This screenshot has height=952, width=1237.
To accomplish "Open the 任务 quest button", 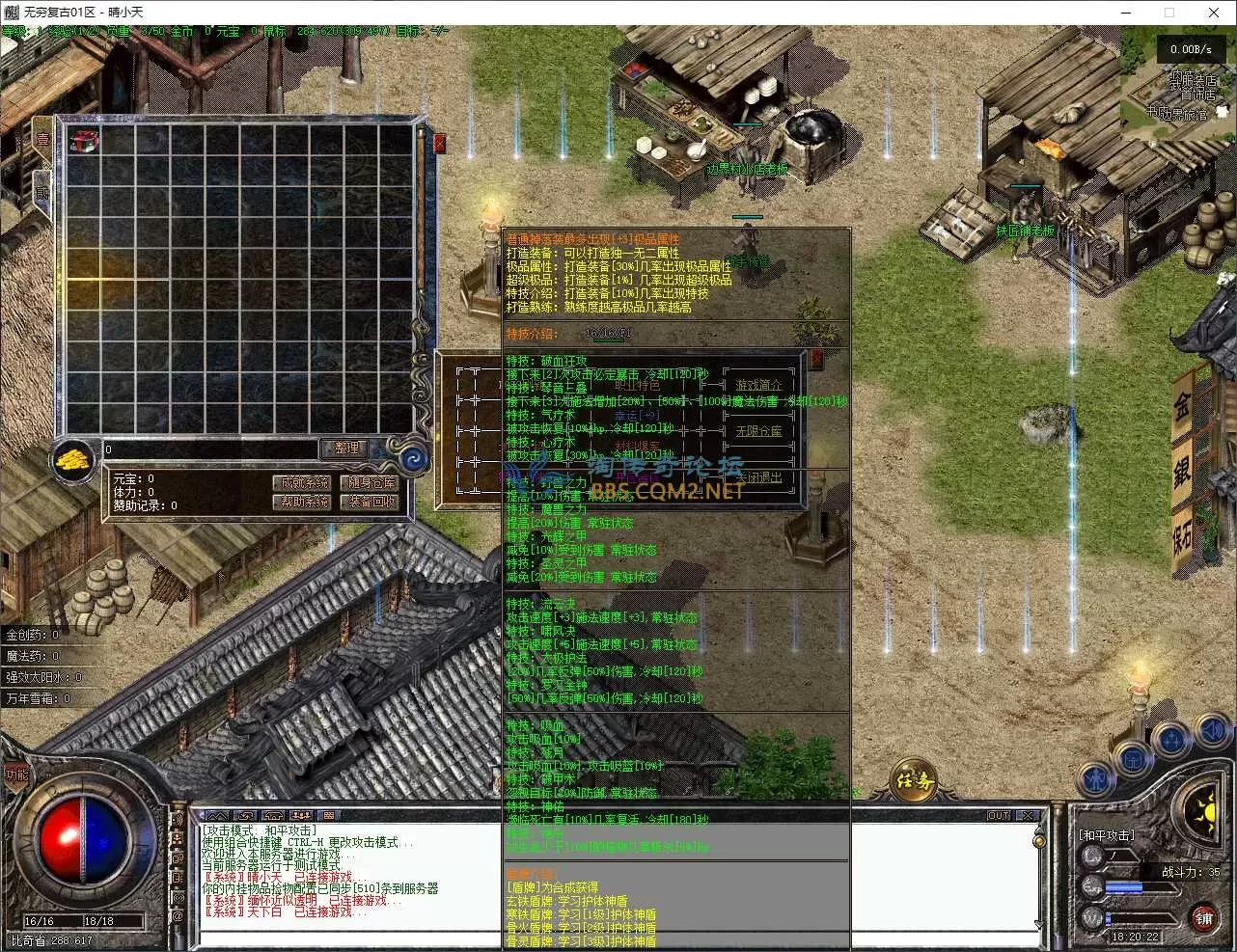I will (x=914, y=779).
